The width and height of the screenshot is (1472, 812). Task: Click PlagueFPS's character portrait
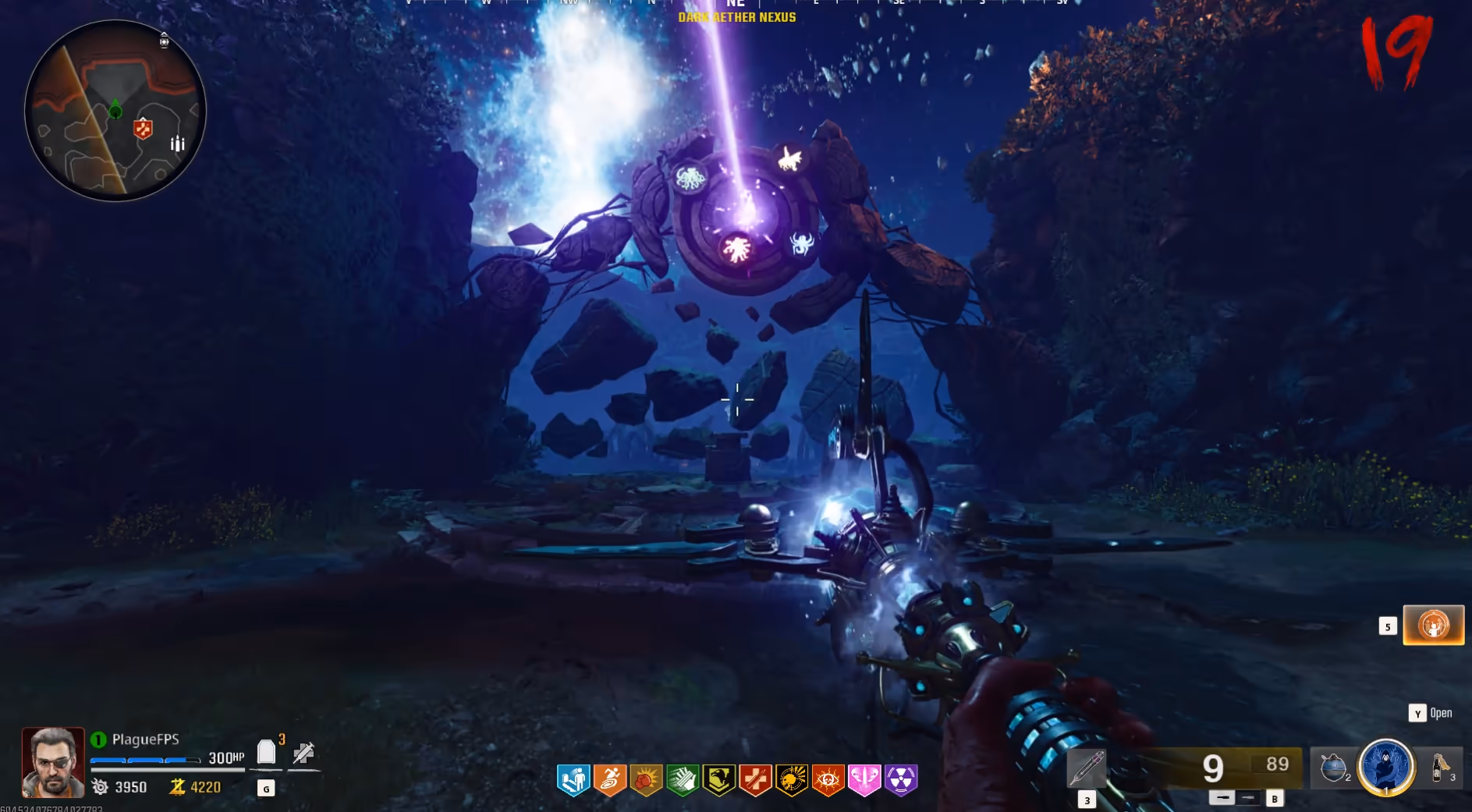tap(53, 762)
